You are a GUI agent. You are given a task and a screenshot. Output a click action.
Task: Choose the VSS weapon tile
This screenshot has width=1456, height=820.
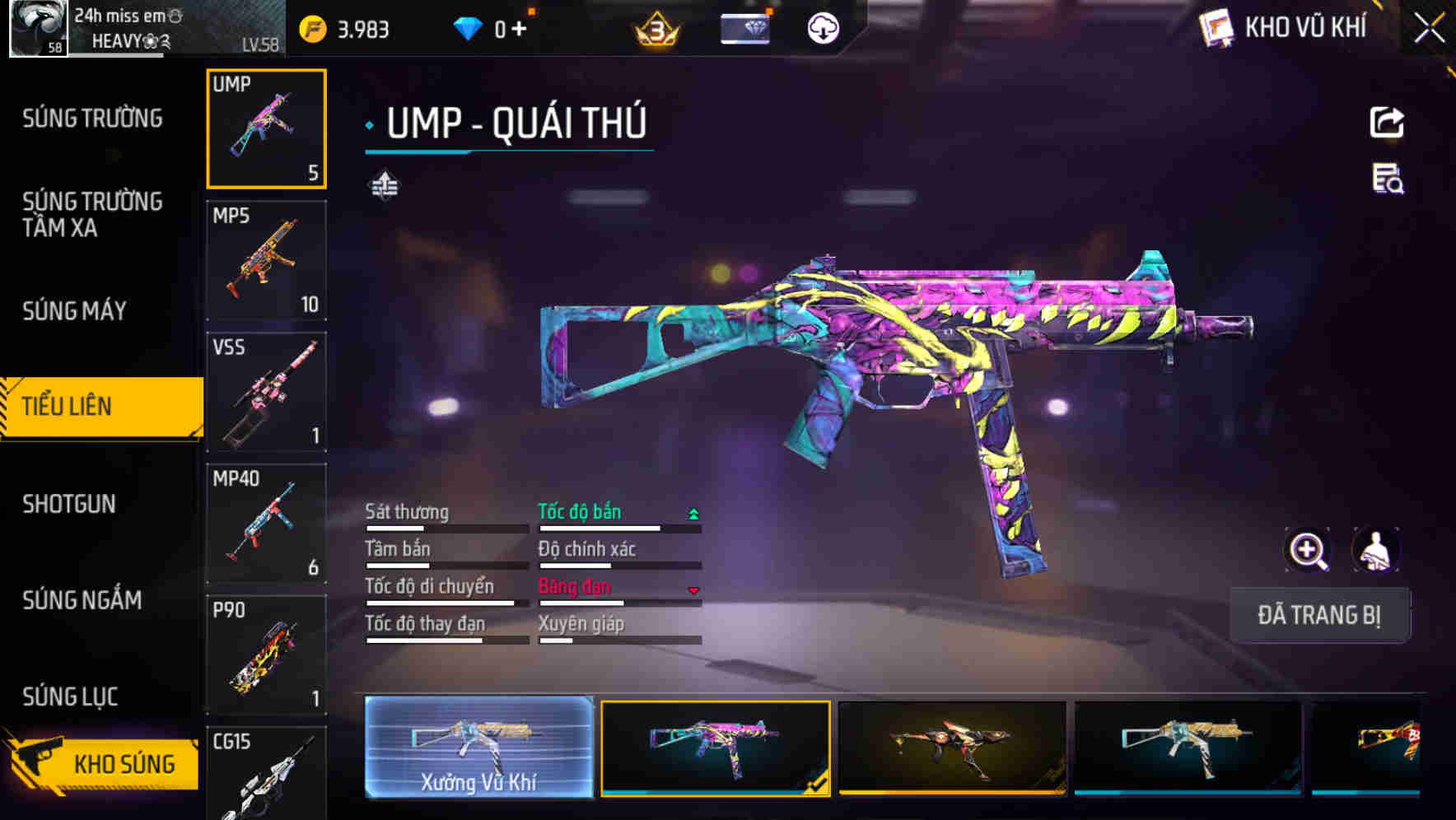point(266,392)
